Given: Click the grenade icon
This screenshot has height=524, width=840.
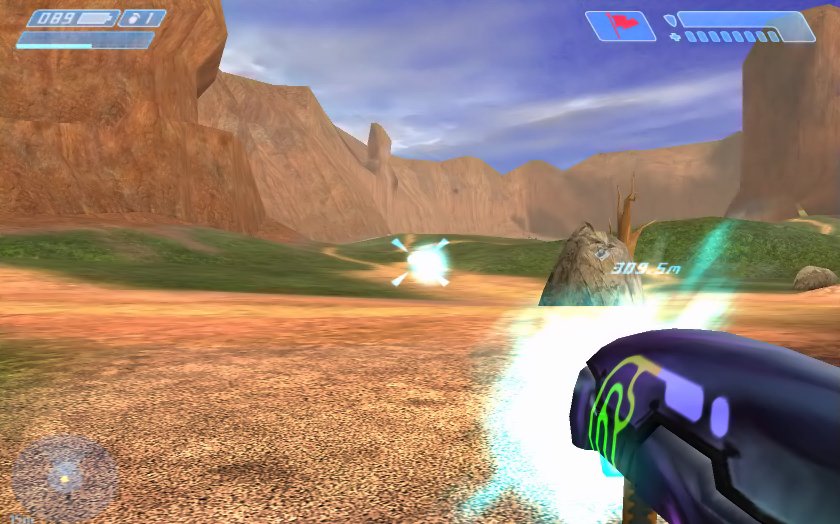Looking at the screenshot, I should point(133,18).
